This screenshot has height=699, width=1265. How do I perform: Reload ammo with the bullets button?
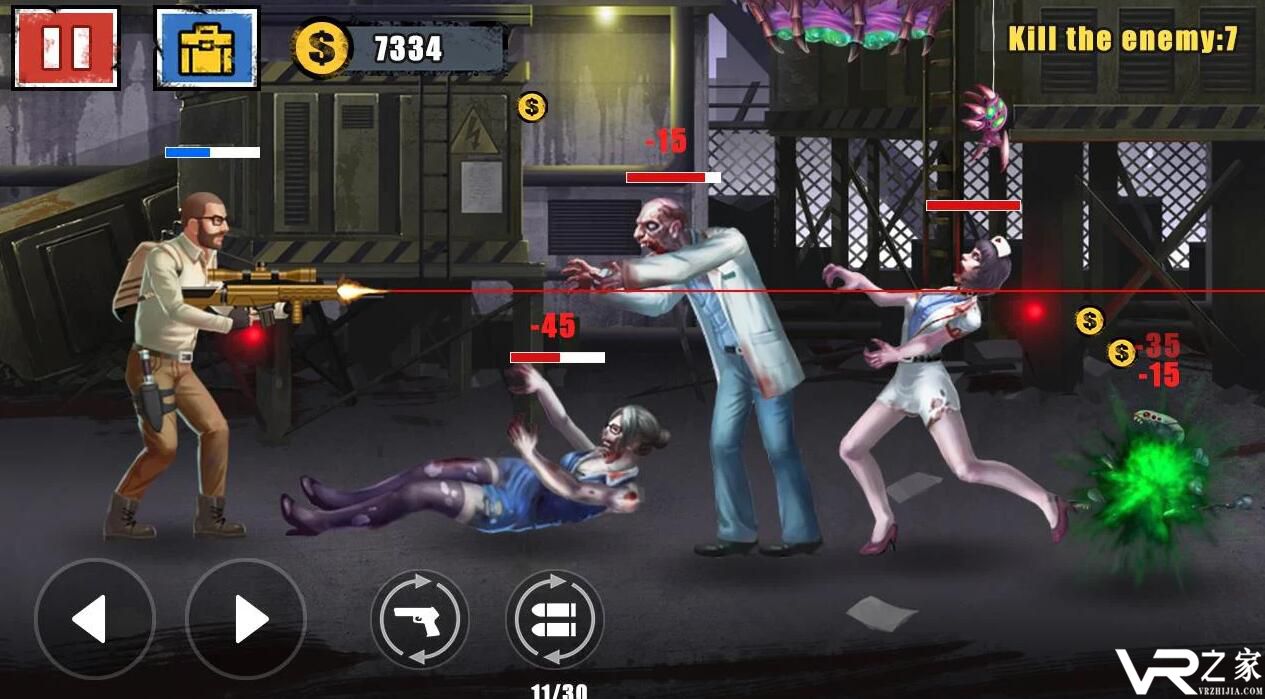click(x=554, y=620)
